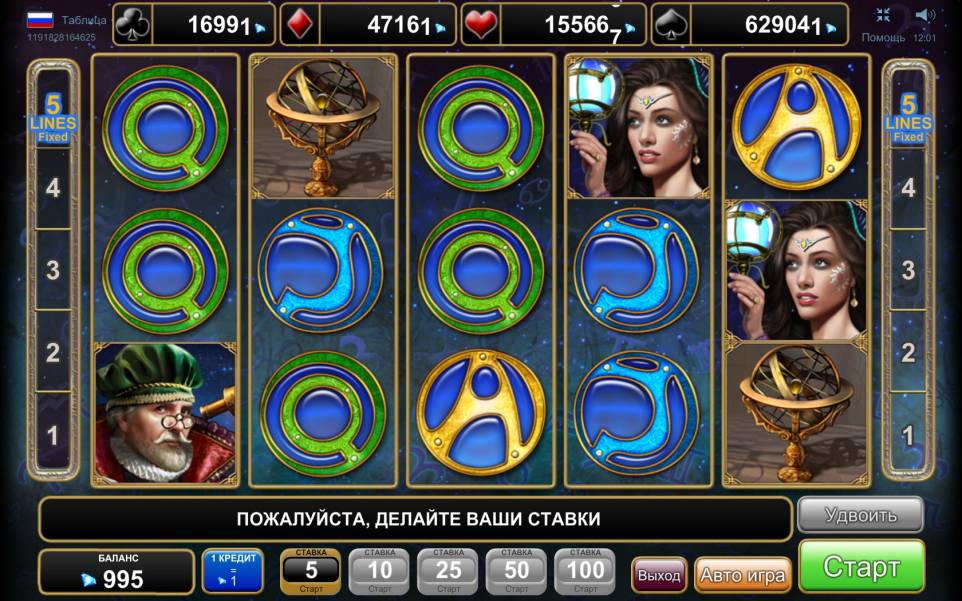Click the fullscreen collapse arrows icon

click(x=883, y=15)
